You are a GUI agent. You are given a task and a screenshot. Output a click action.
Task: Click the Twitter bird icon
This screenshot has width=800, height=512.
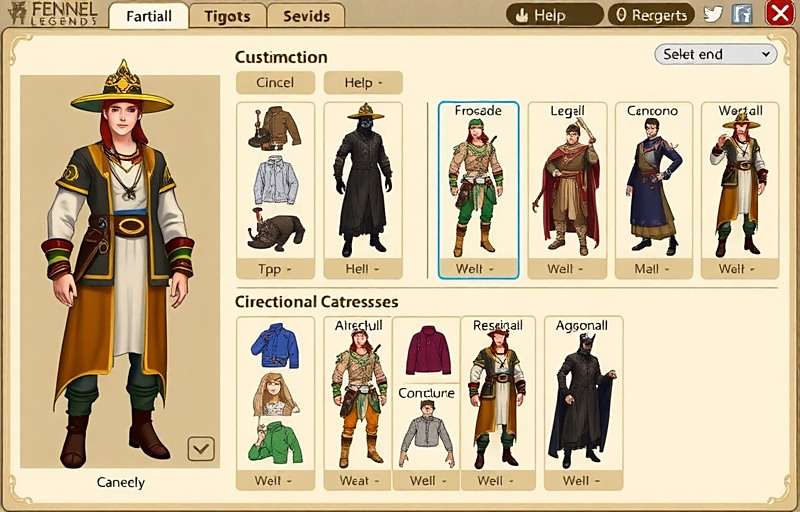click(713, 14)
